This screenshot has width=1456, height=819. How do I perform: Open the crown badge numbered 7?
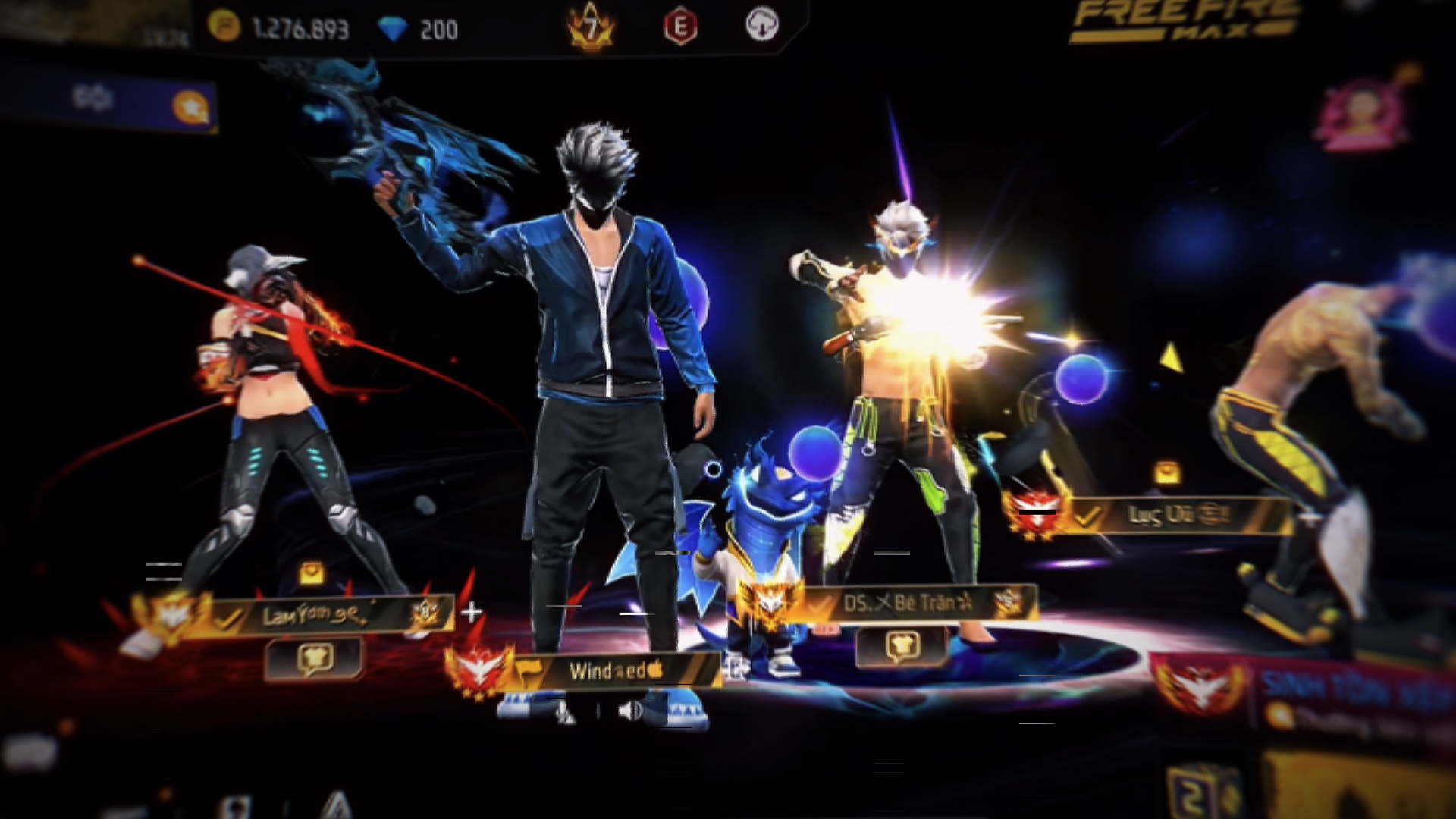591,29
